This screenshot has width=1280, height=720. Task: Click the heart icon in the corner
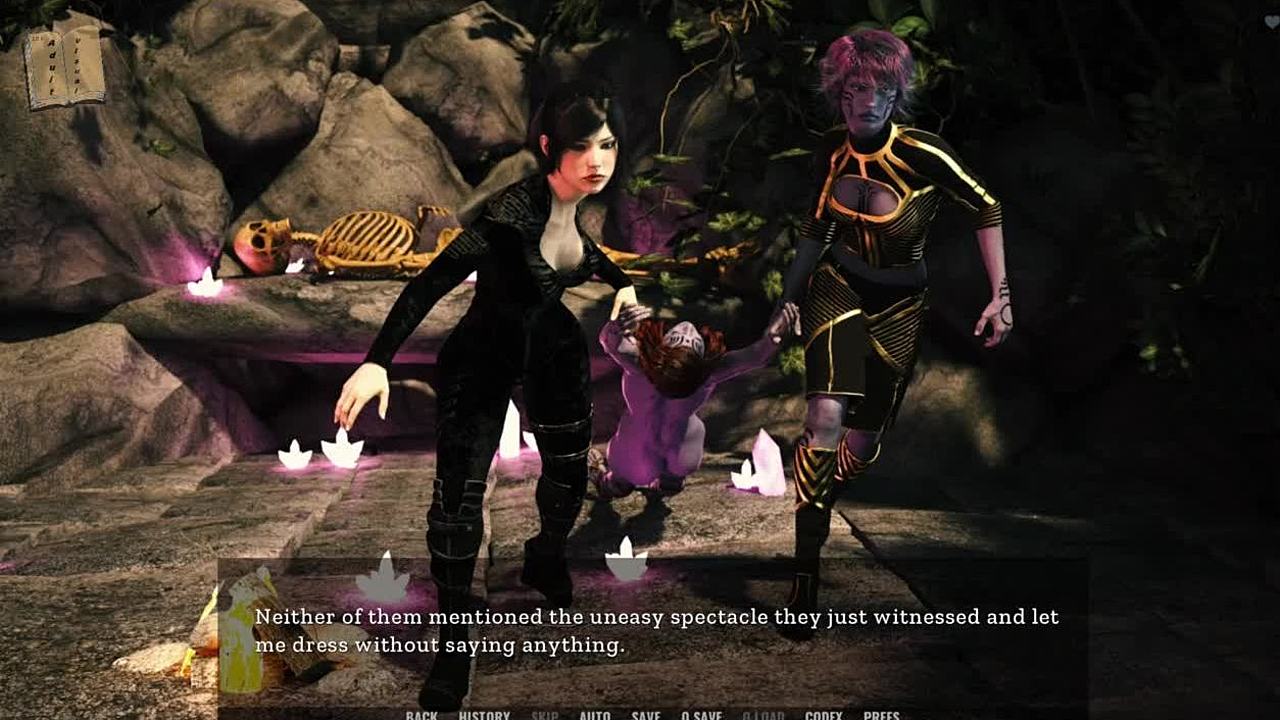pos(1271,23)
